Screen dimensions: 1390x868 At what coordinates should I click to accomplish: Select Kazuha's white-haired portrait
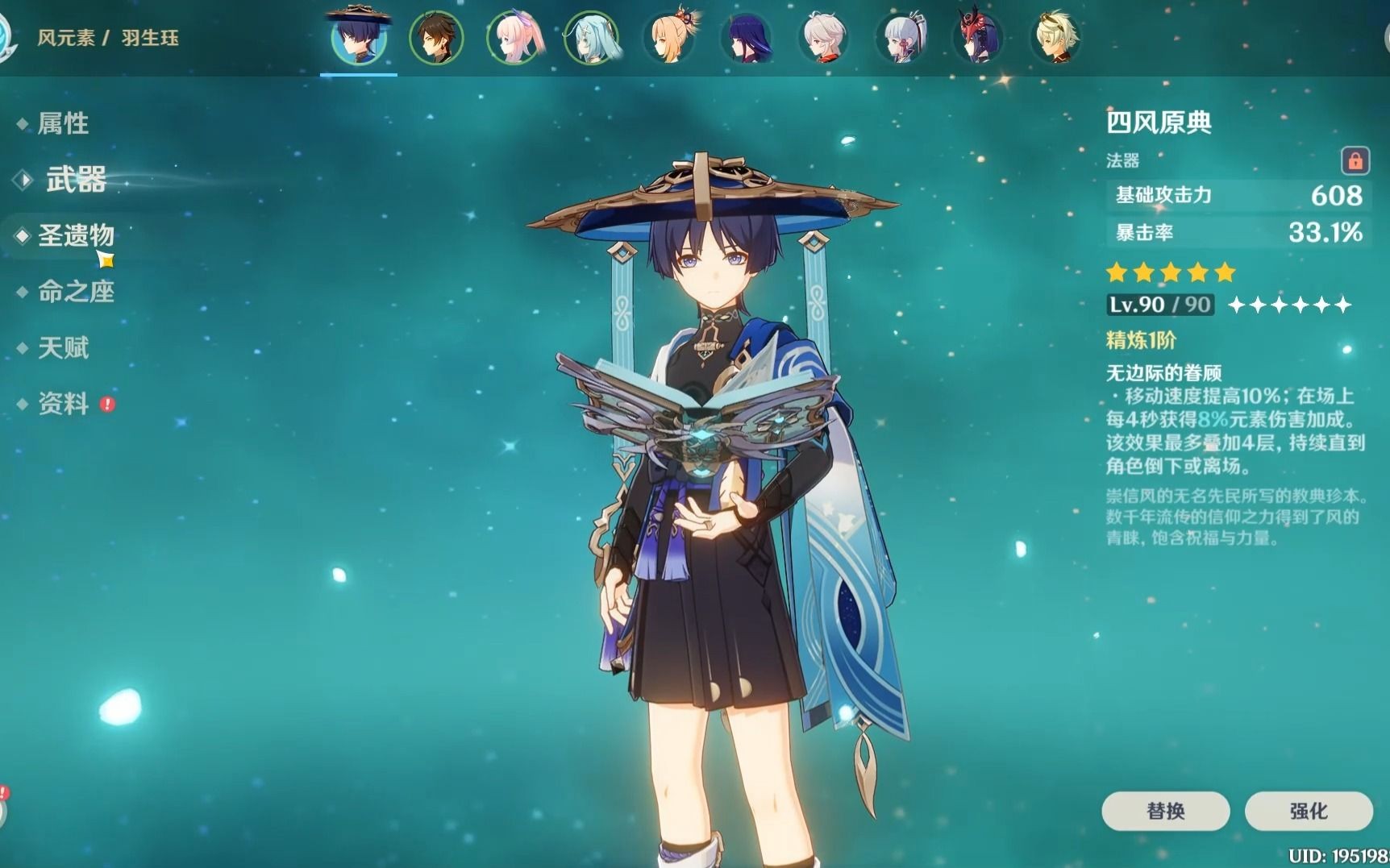(x=824, y=37)
